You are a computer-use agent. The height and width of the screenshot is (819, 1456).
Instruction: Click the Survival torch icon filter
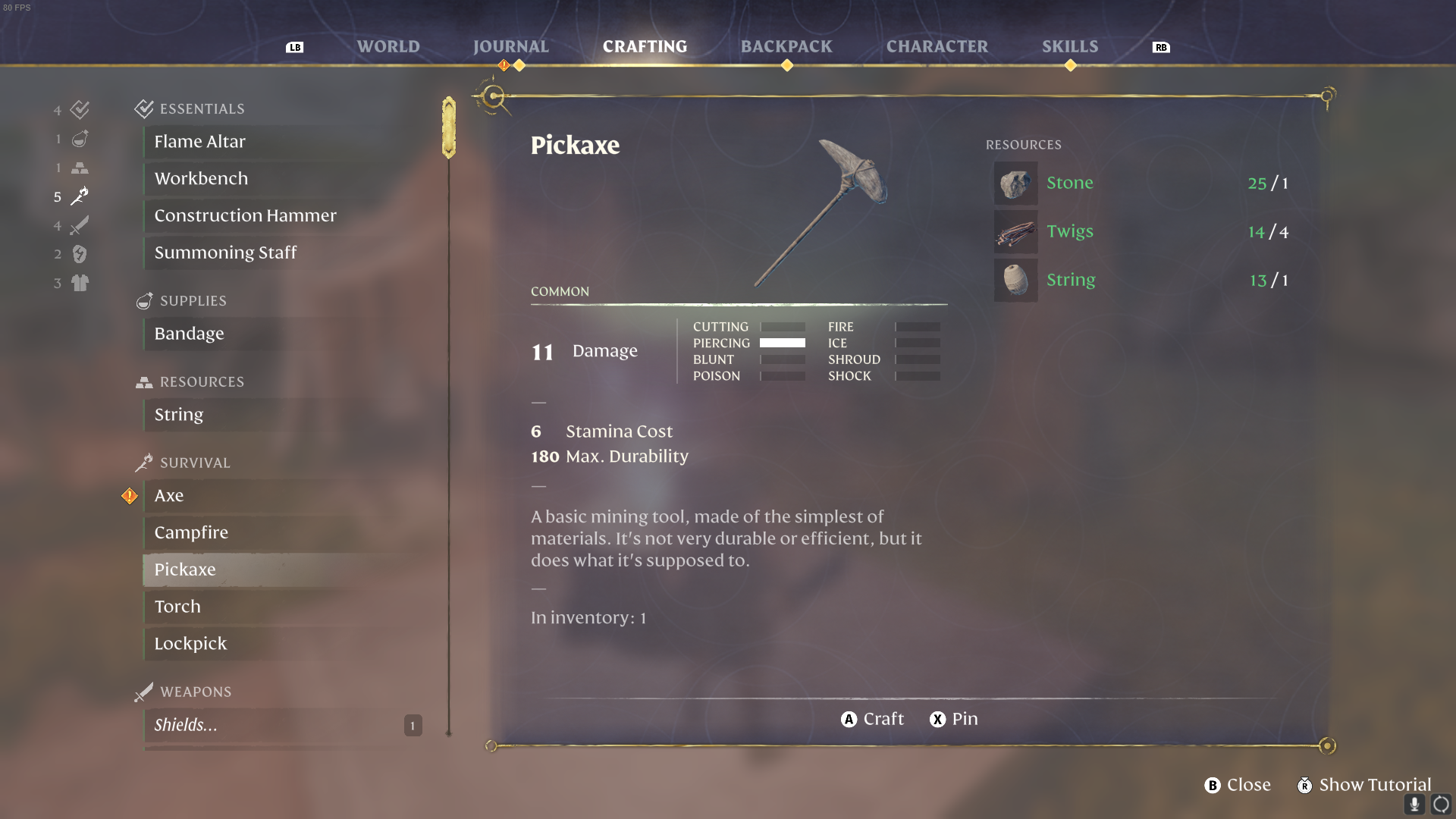[x=80, y=196]
